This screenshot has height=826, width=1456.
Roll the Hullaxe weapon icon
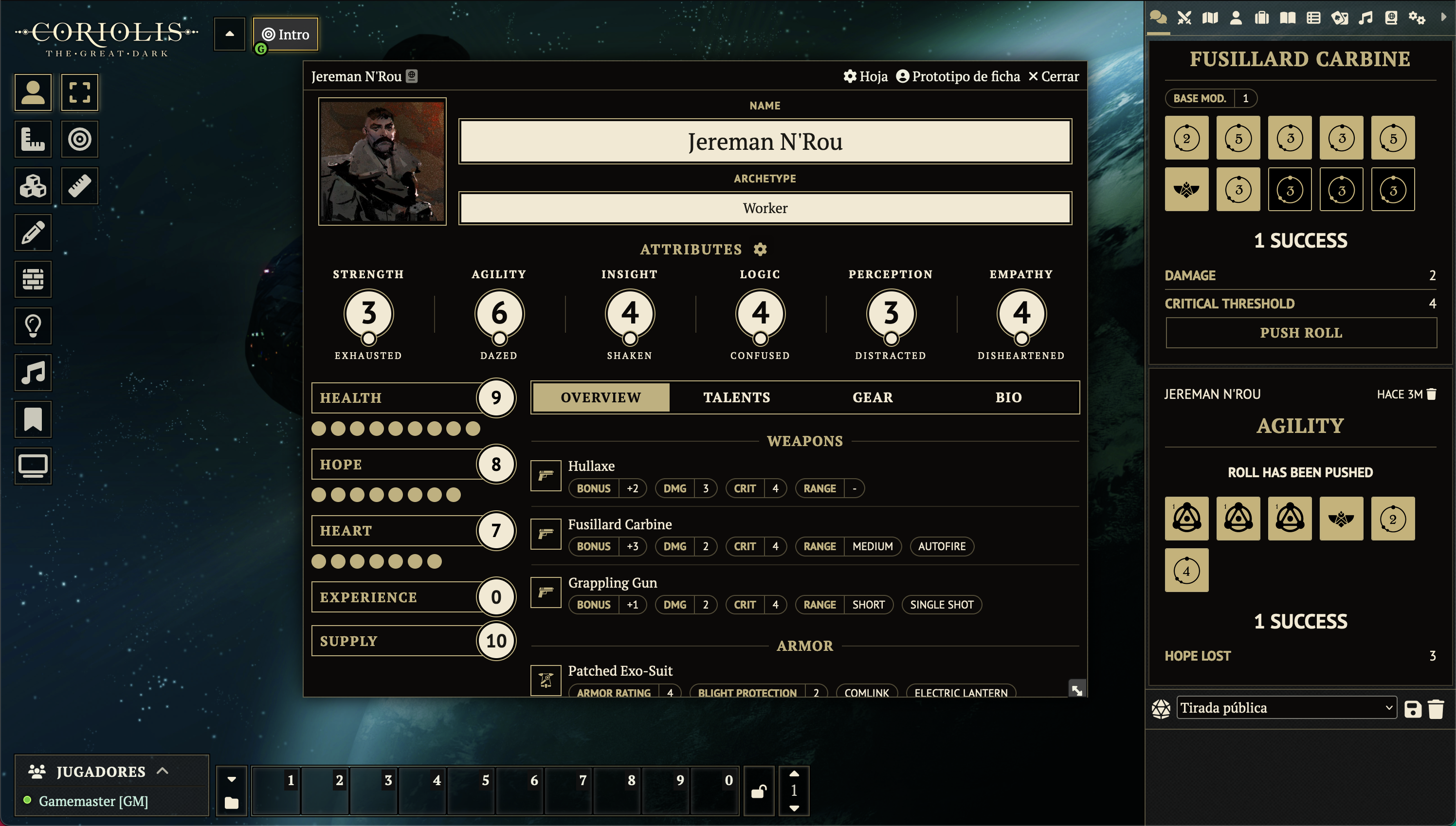point(546,475)
